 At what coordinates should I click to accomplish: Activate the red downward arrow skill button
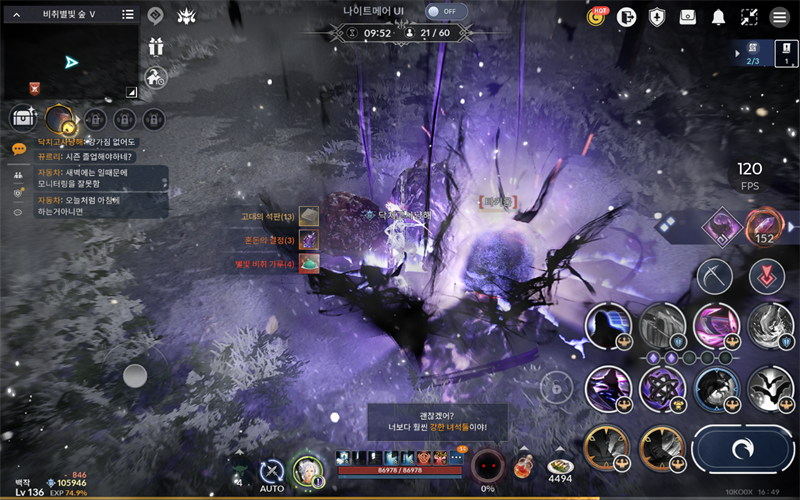(x=766, y=276)
